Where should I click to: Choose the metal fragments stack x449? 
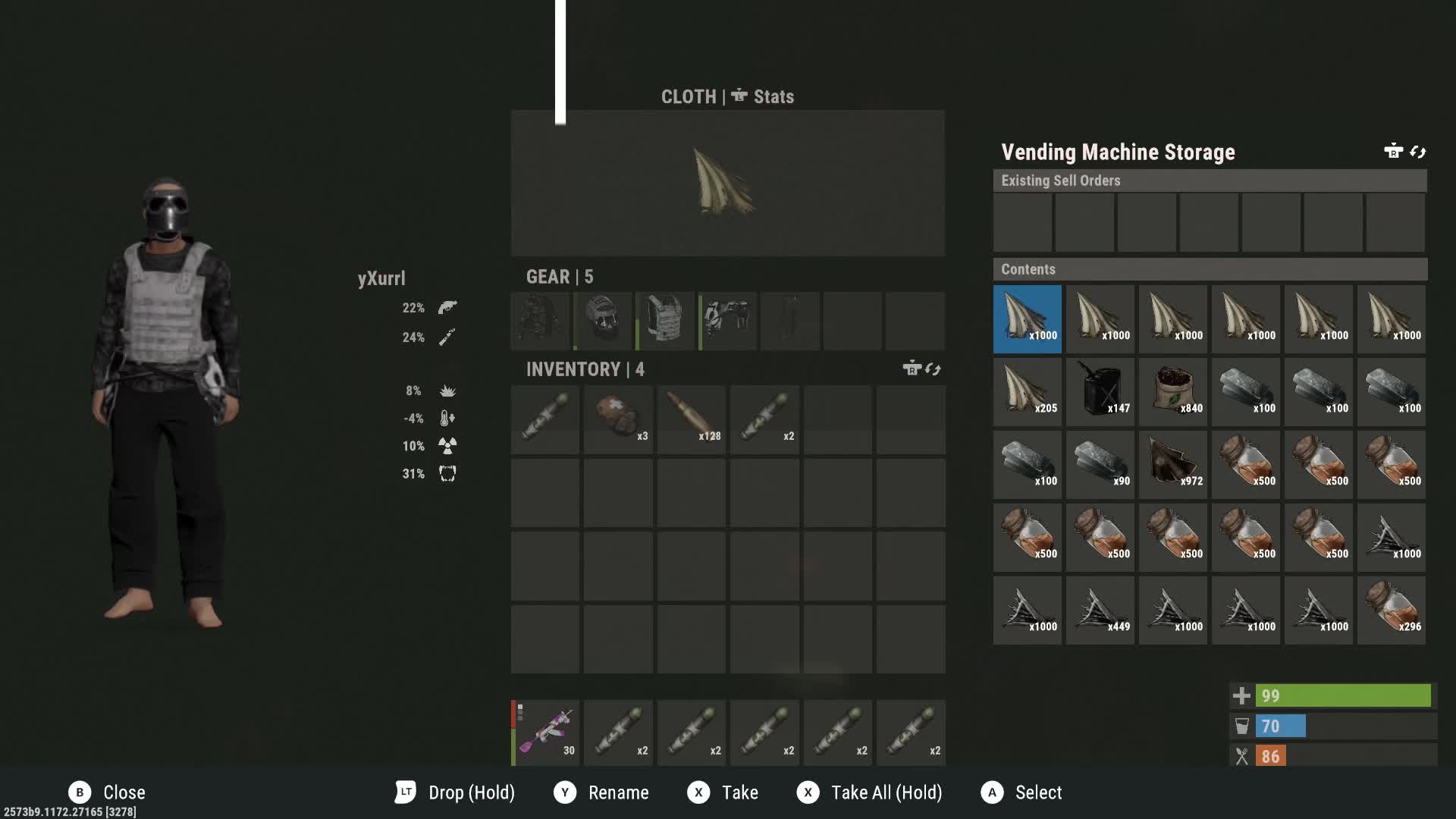coord(1100,610)
